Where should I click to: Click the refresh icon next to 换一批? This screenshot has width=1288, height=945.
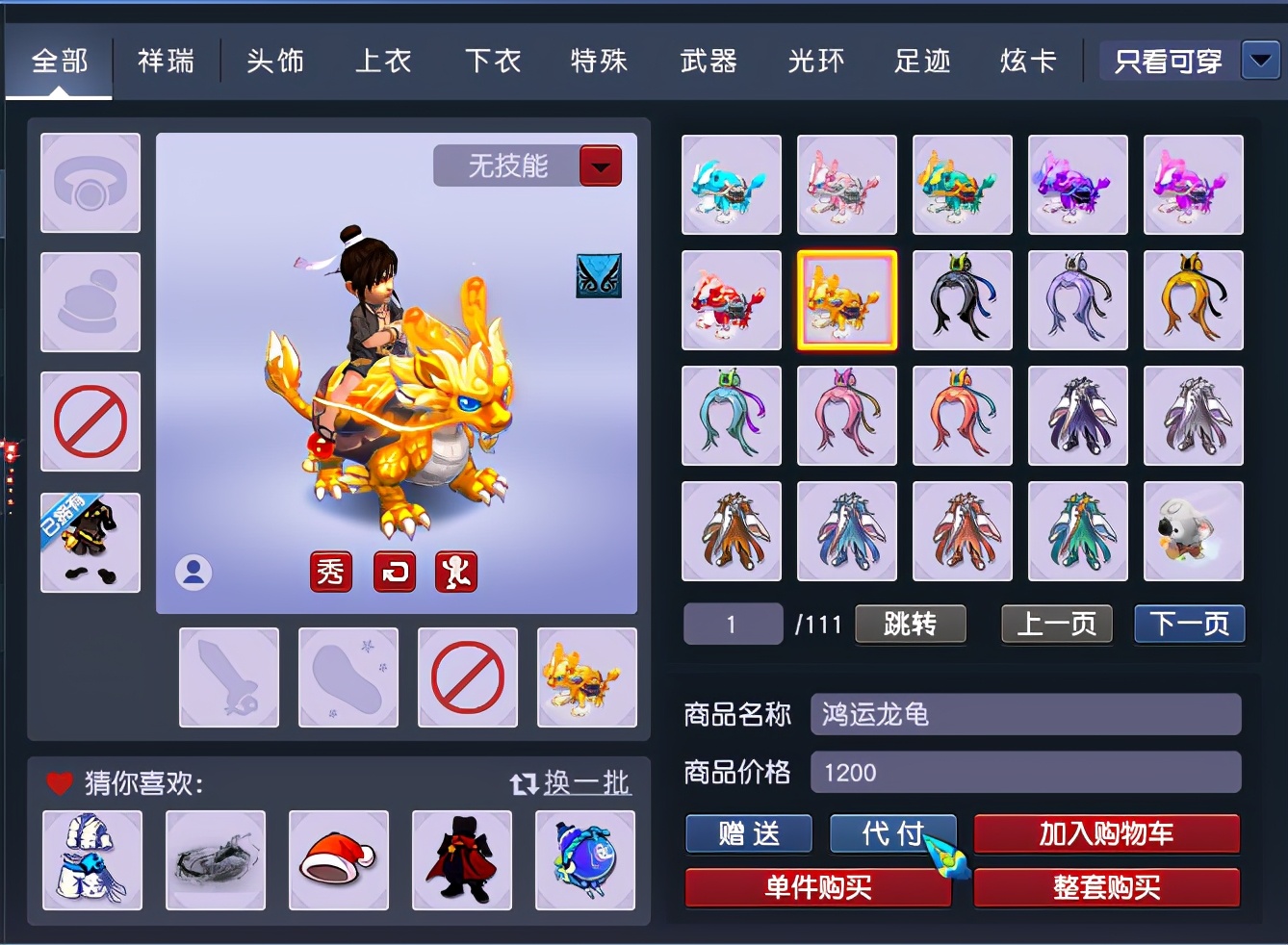pyautogui.click(x=524, y=783)
